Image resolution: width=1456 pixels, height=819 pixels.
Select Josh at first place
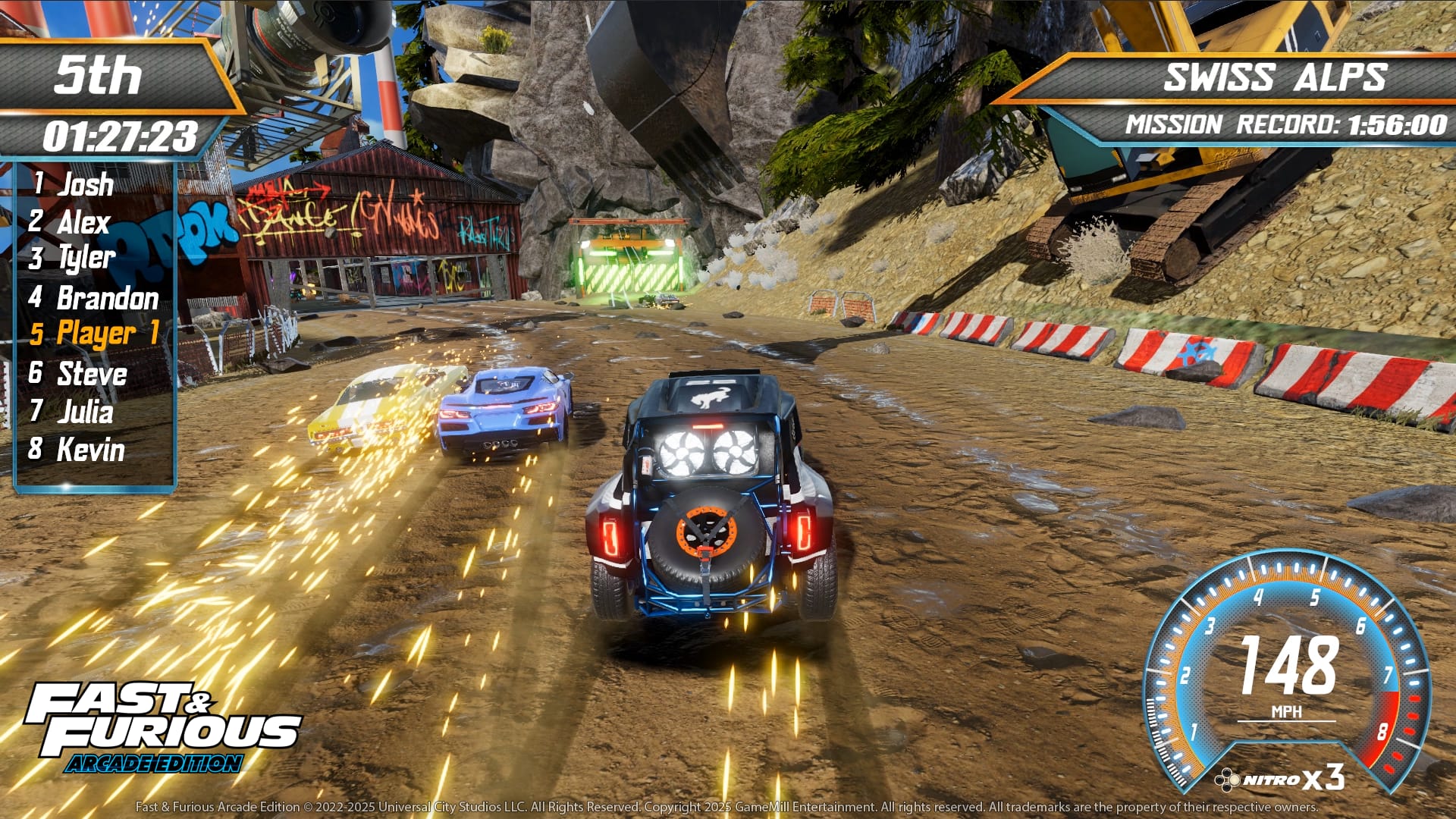click(x=76, y=184)
